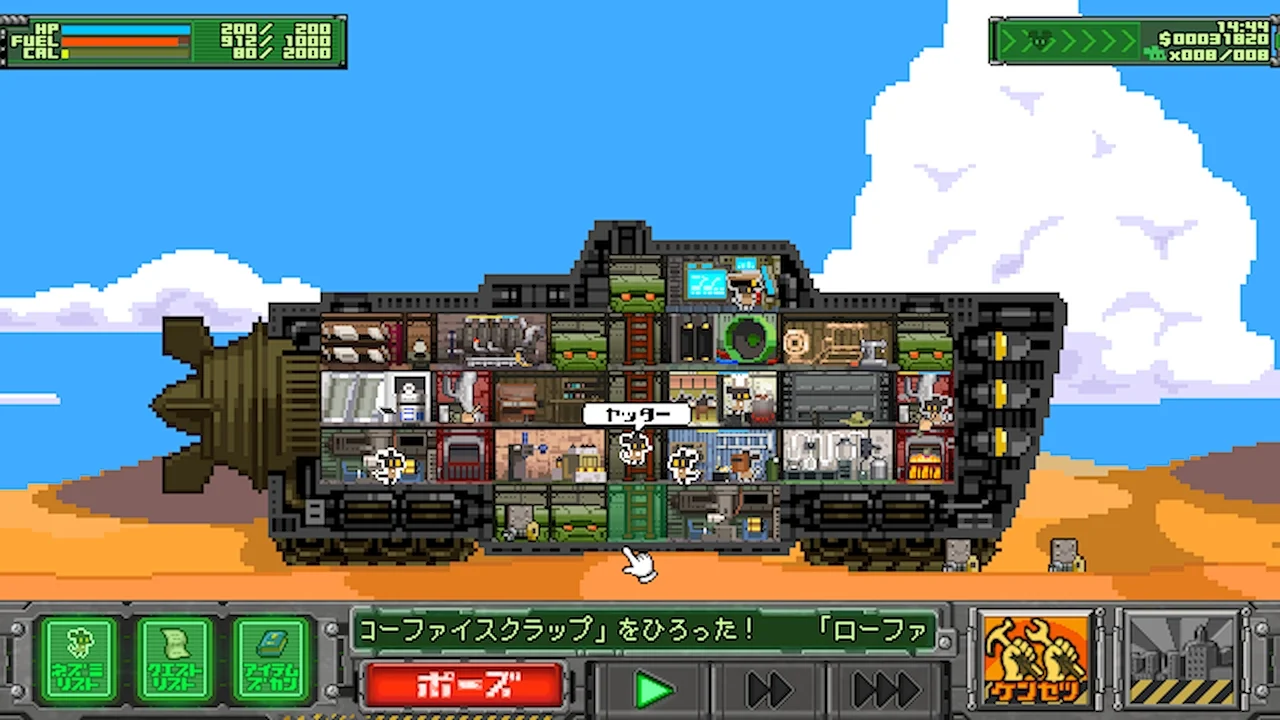Image resolution: width=1280 pixels, height=720 pixels.
Task: Click the city button with hazard stripes
Action: pos(1181,659)
